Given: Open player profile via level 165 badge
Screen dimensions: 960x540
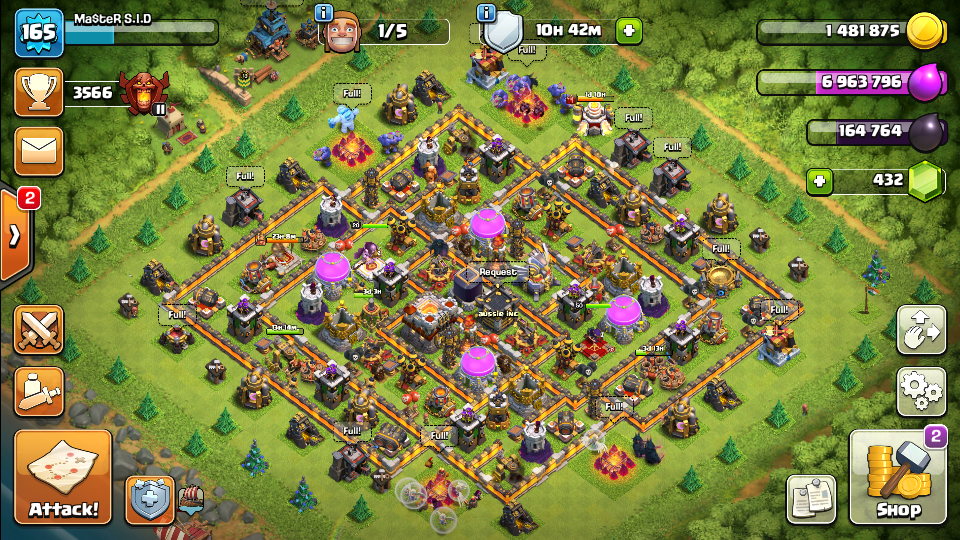Looking at the screenshot, I should (x=39, y=32).
